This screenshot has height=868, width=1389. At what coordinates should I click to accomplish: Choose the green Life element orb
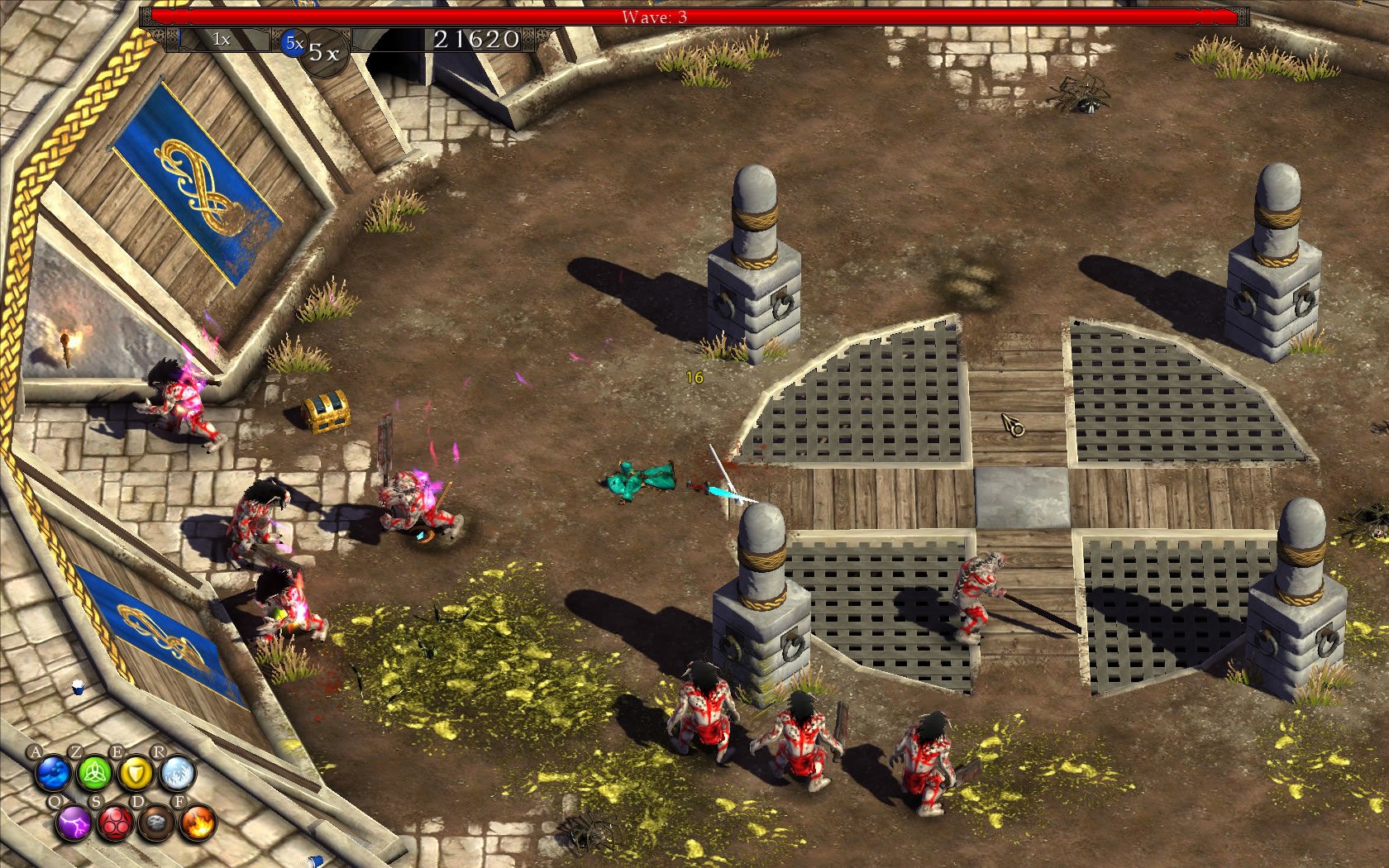(93, 775)
